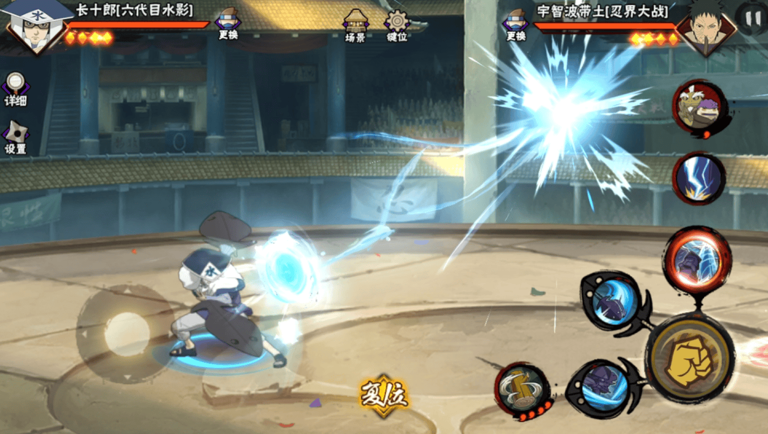Pause the match with the top-right button
Viewport: 768px width, 434px height.
[x=750, y=17]
